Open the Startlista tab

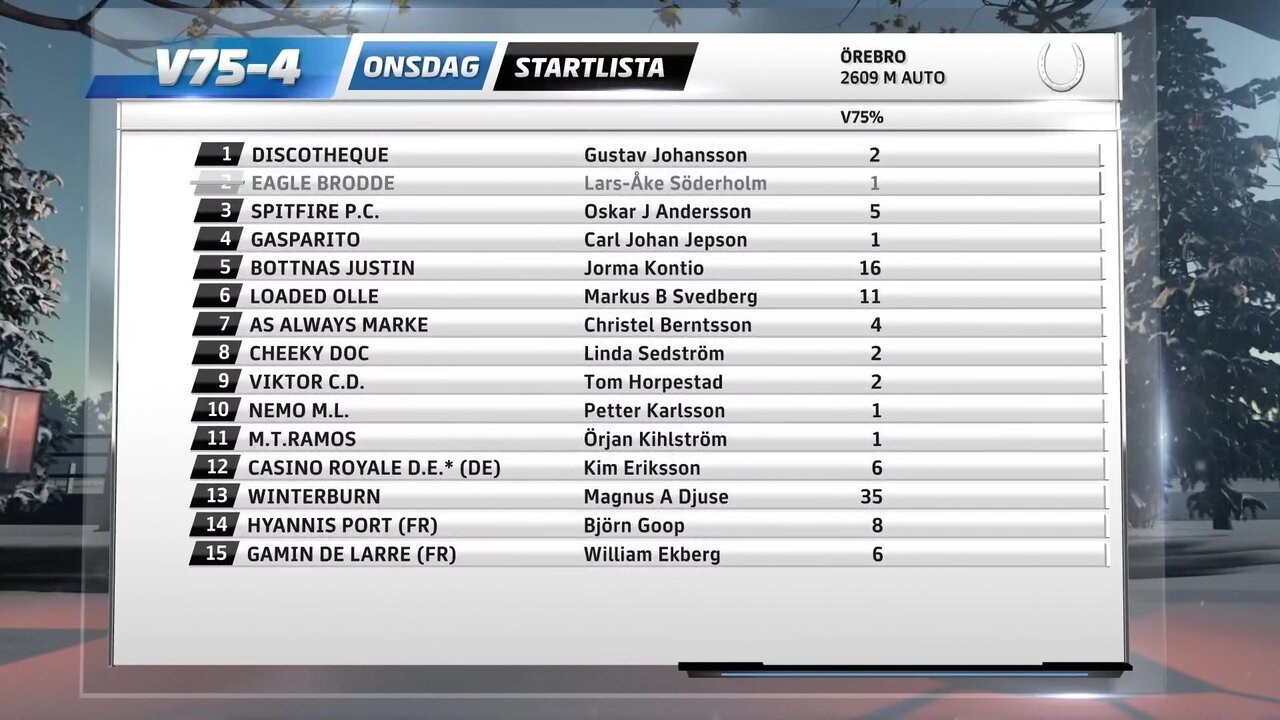pos(590,67)
